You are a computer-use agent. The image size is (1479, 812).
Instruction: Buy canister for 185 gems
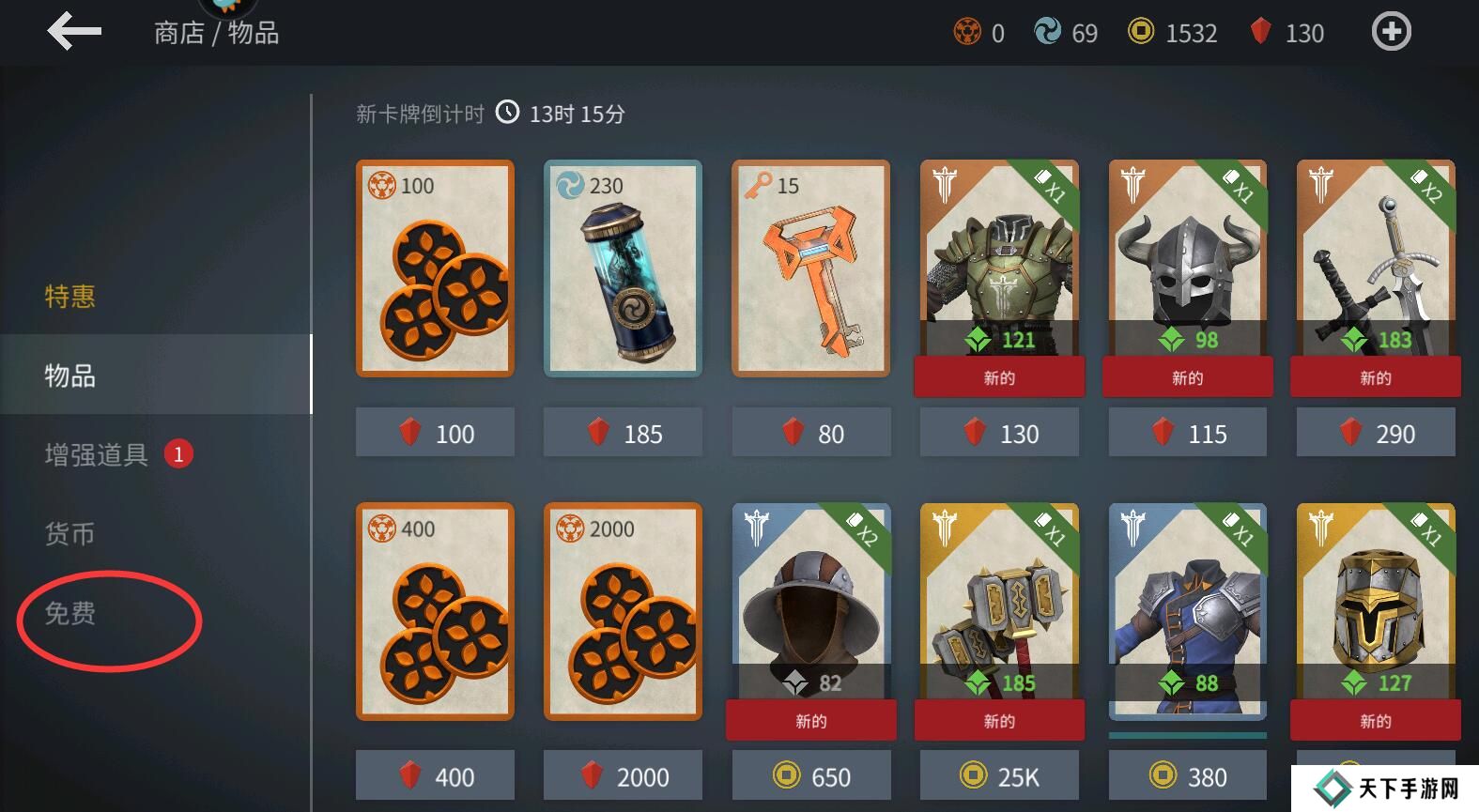624,433
